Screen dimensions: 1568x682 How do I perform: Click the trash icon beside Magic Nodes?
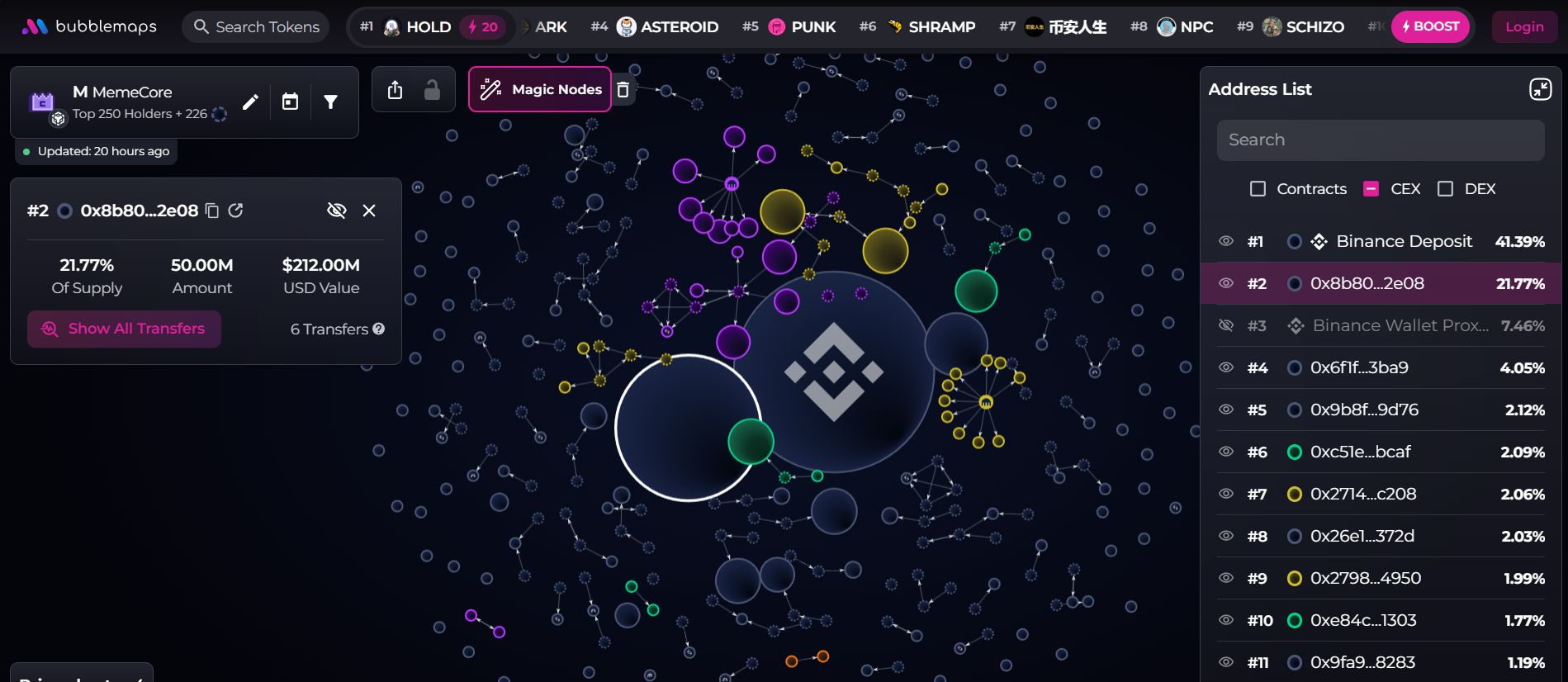point(623,90)
